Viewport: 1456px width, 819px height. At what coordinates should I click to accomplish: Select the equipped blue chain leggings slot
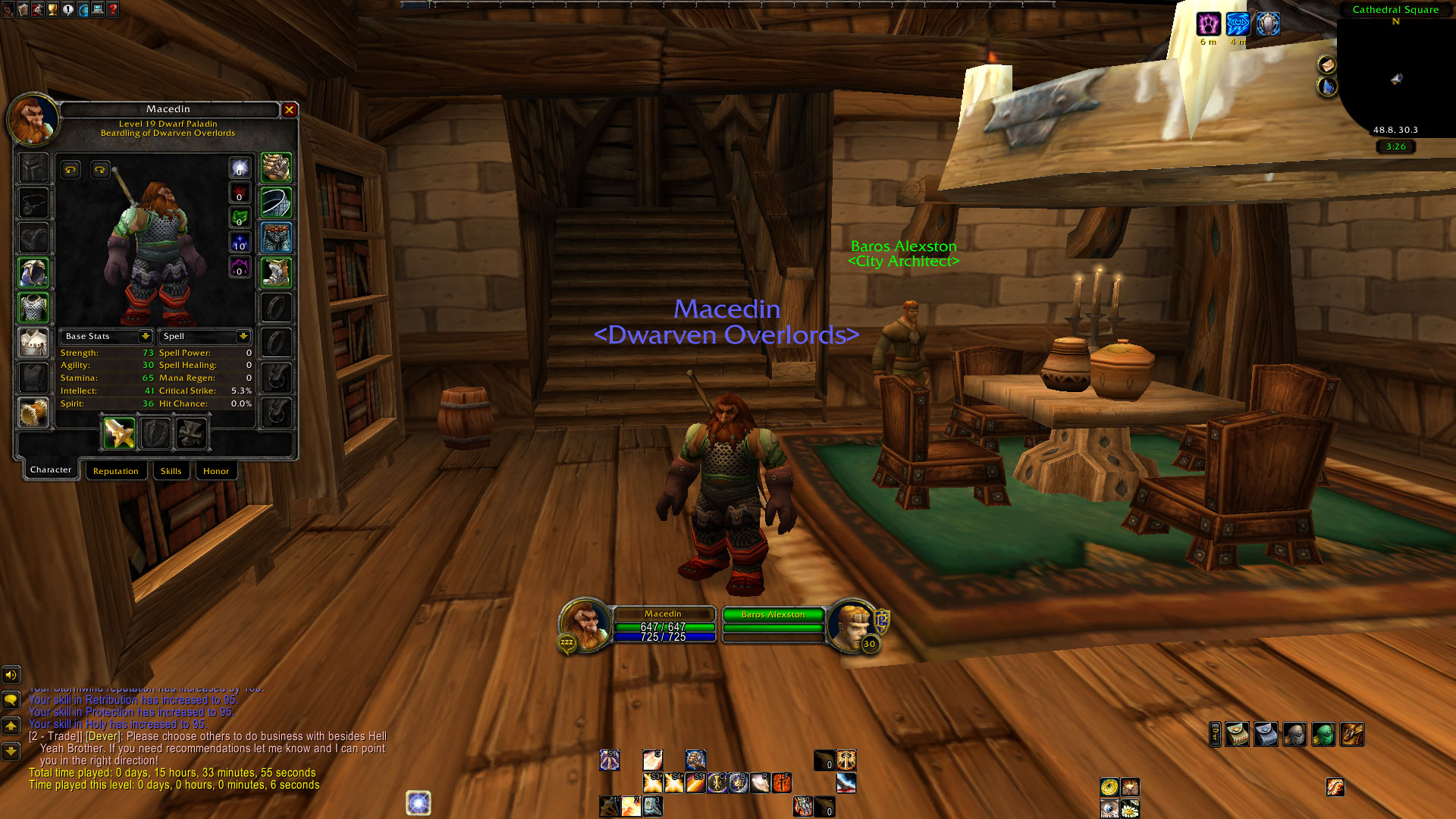point(276,237)
